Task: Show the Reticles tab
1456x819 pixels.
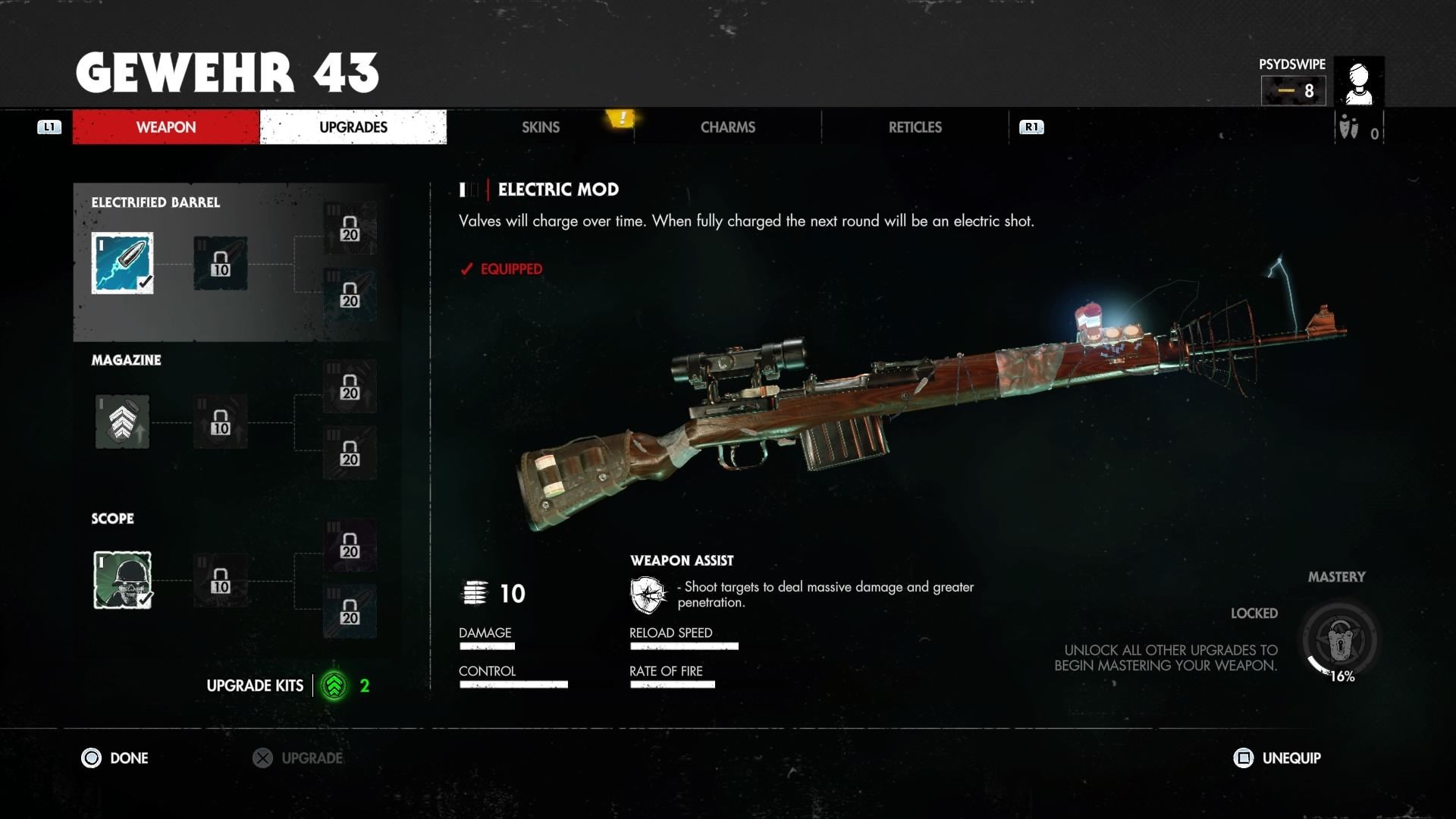Action: [915, 127]
